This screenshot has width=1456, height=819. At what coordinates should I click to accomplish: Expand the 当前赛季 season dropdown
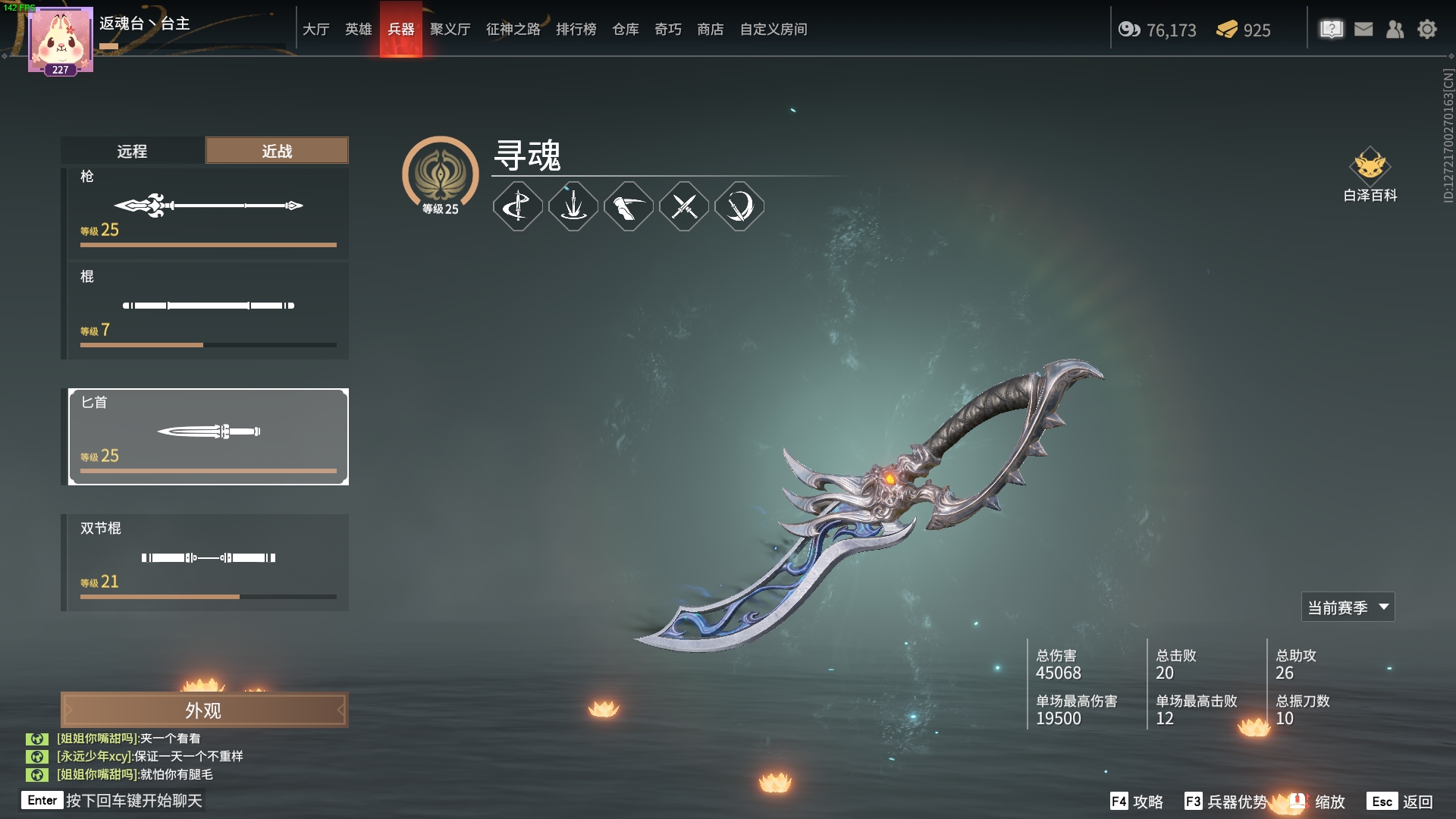point(1347,607)
